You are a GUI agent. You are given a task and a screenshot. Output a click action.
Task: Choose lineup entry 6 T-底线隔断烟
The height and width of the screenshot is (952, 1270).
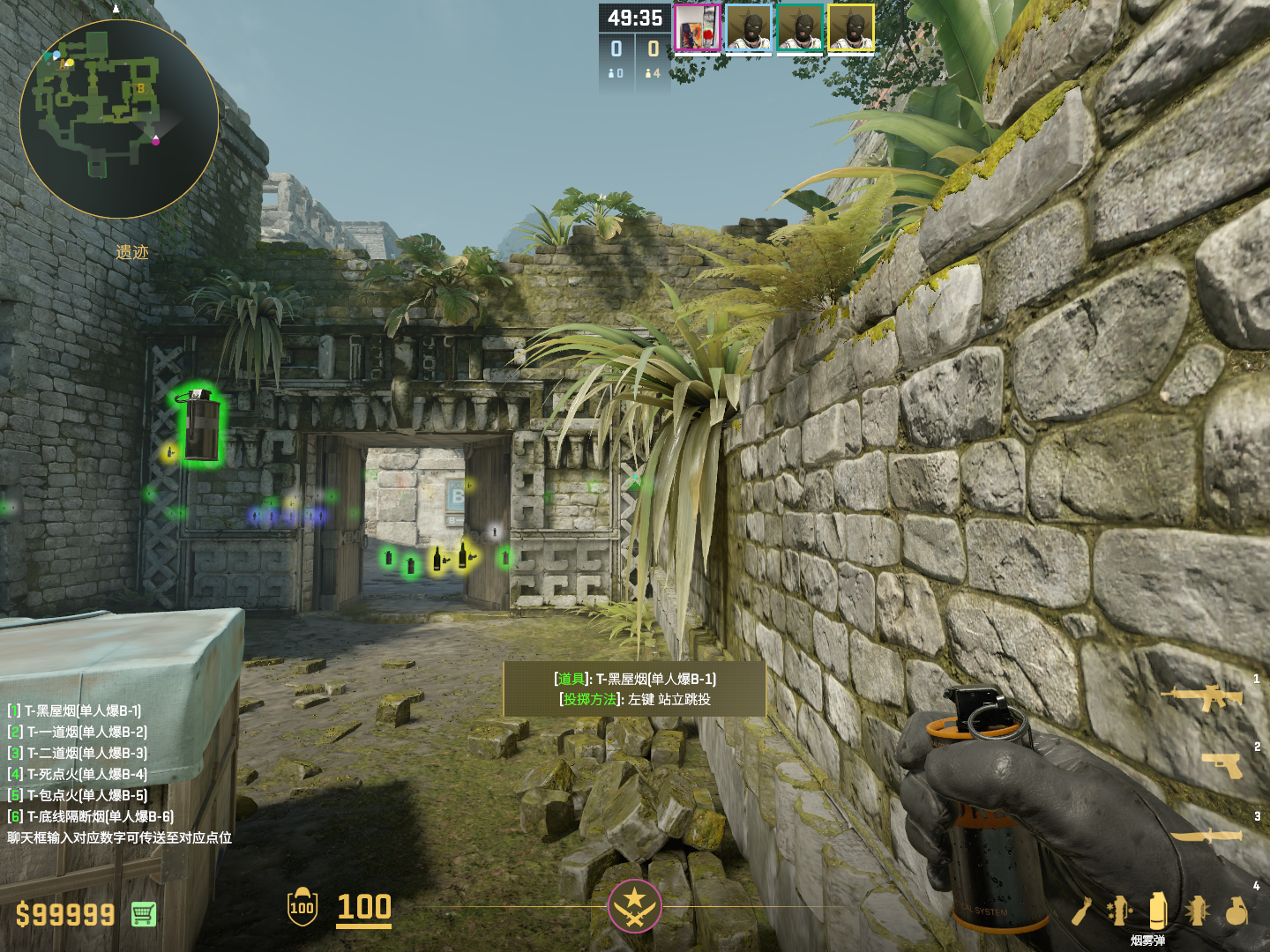[x=91, y=816]
